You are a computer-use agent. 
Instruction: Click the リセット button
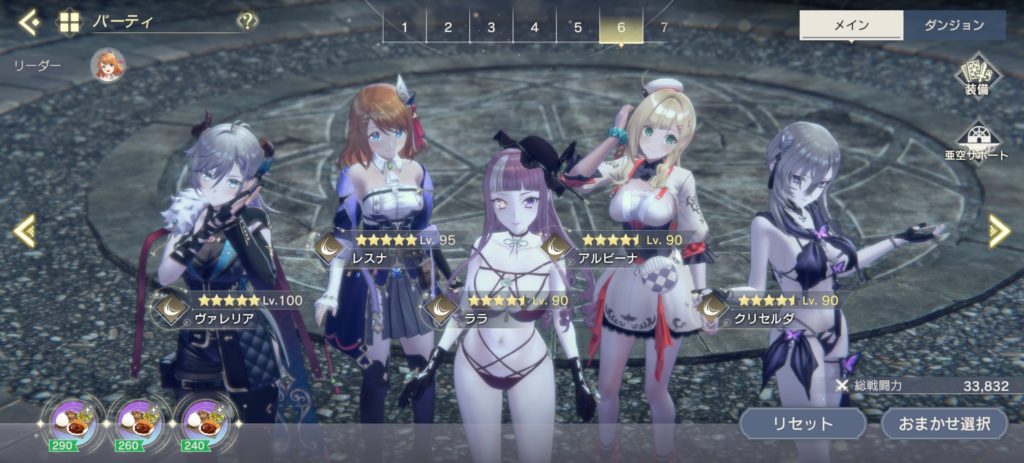click(802, 423)
